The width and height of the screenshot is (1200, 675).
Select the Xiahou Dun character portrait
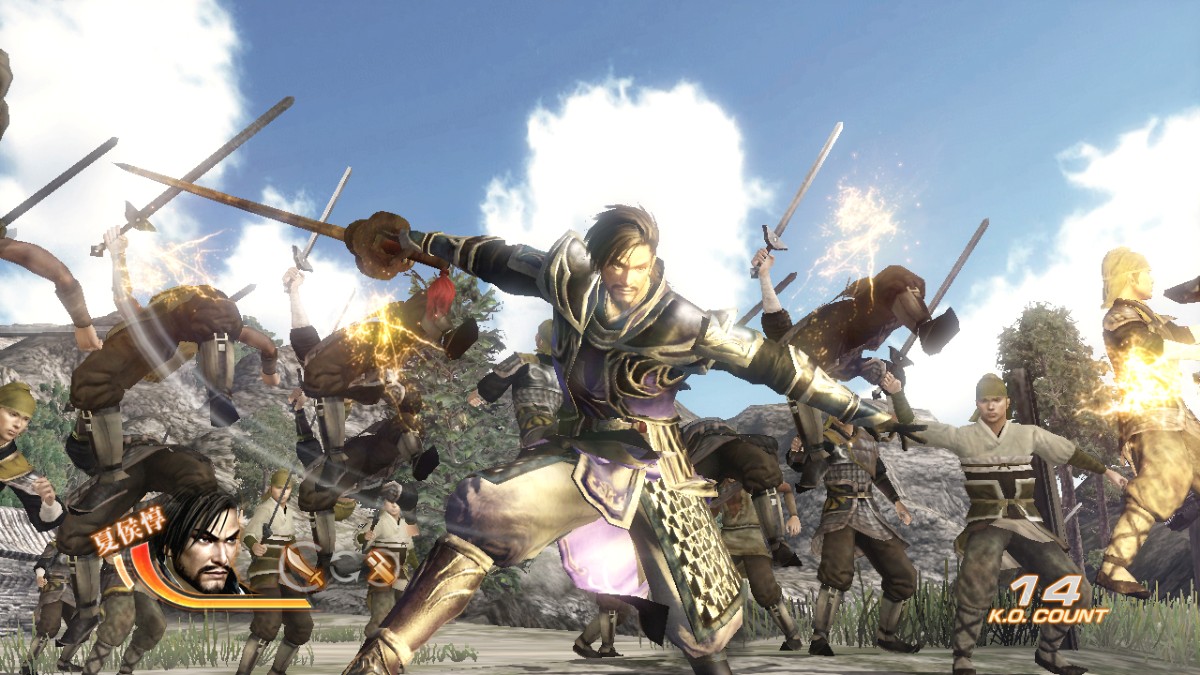(x=203, y=545)
